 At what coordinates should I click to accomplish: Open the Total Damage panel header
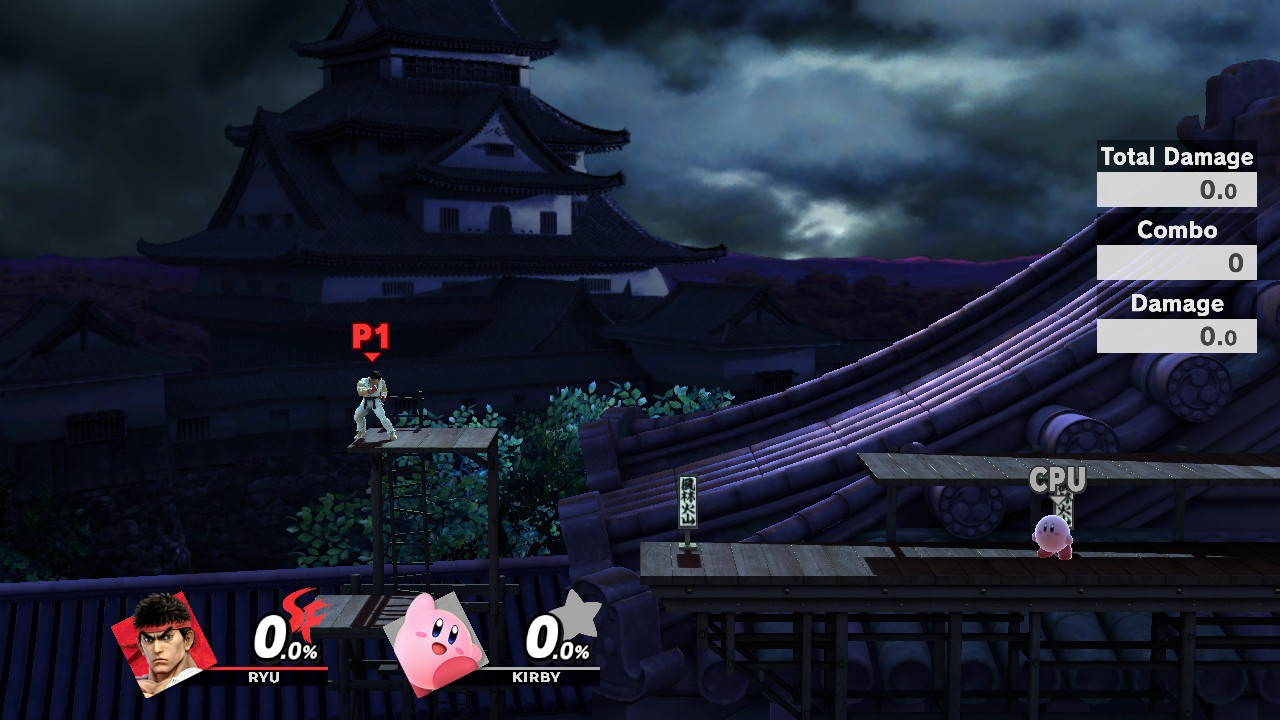[x=1176, y=157]
